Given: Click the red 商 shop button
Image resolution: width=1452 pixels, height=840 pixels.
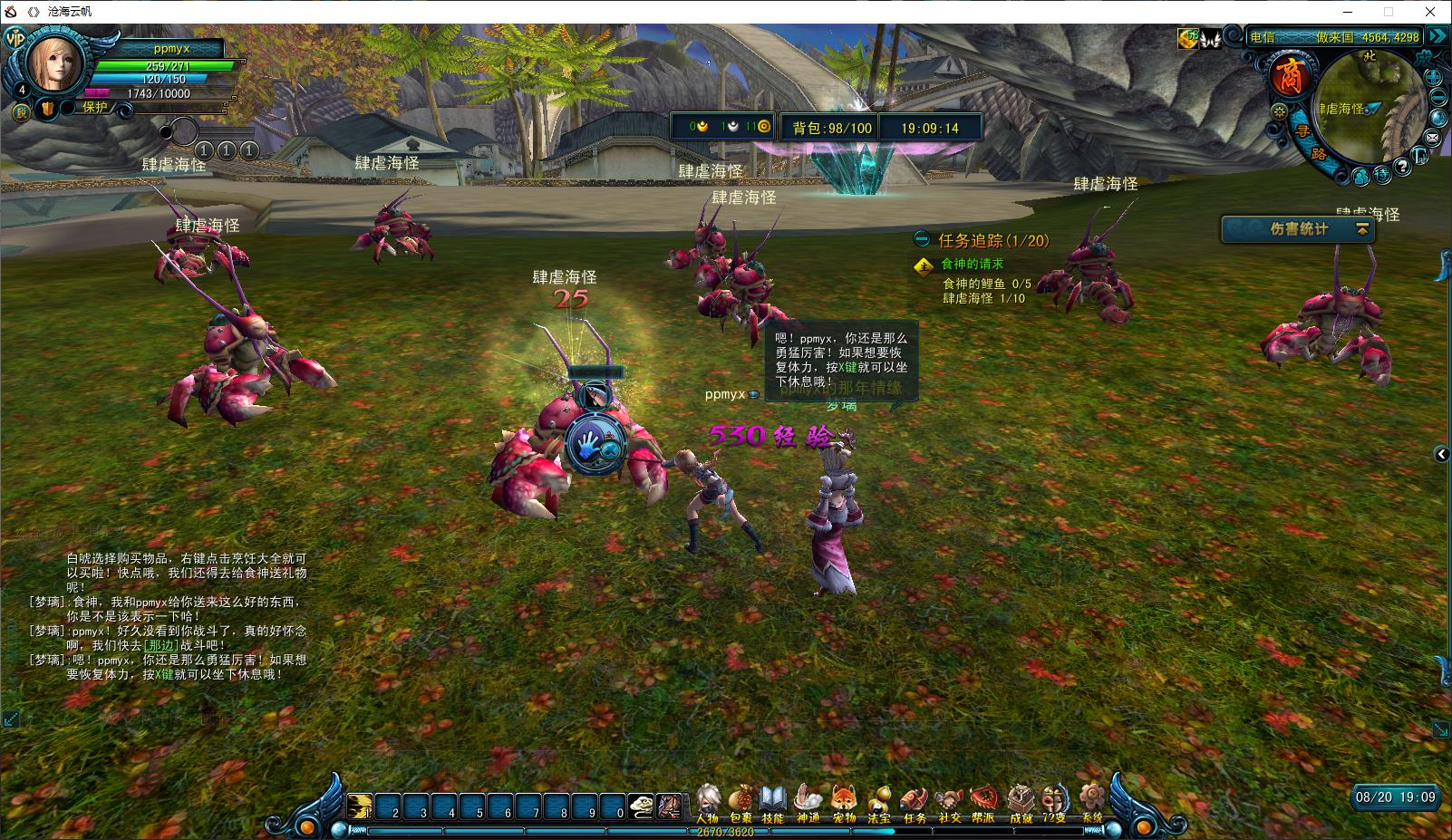Looking at the screenshot, I should 1288,78.
